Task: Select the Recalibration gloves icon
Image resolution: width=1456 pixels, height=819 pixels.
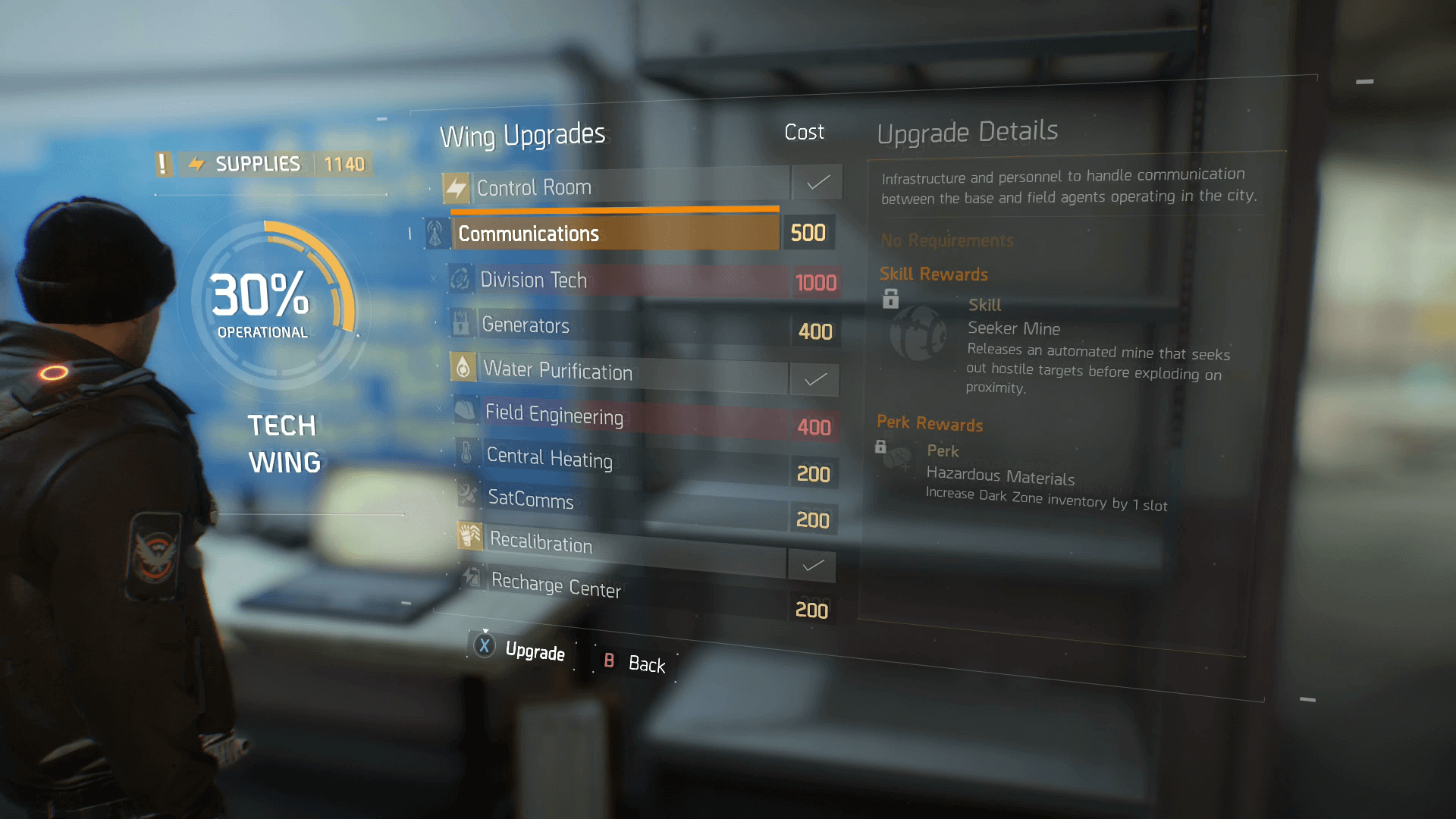Action: click(469, 537)
